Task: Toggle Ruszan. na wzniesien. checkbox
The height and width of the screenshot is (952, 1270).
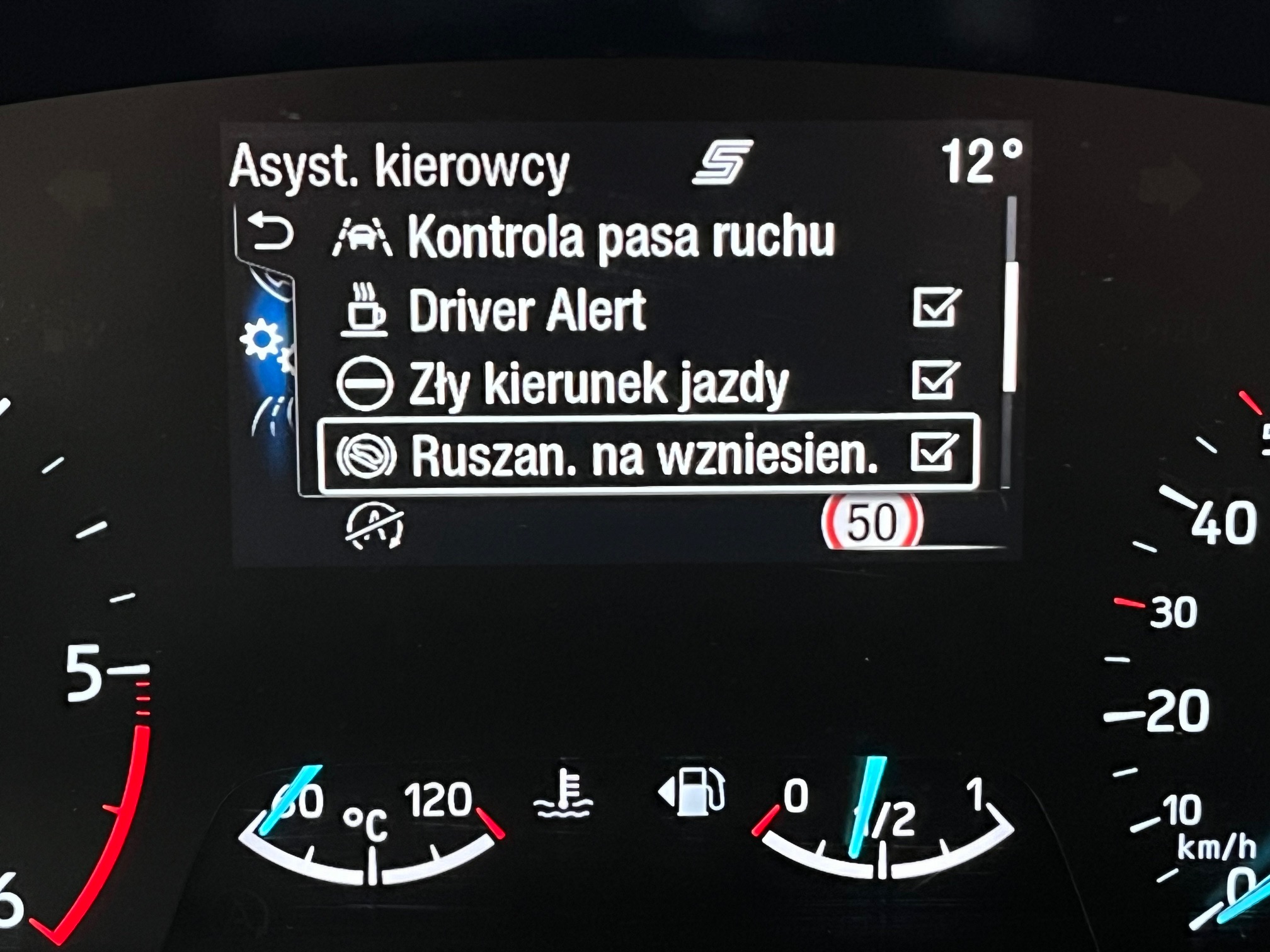Action: coord(934,453)
